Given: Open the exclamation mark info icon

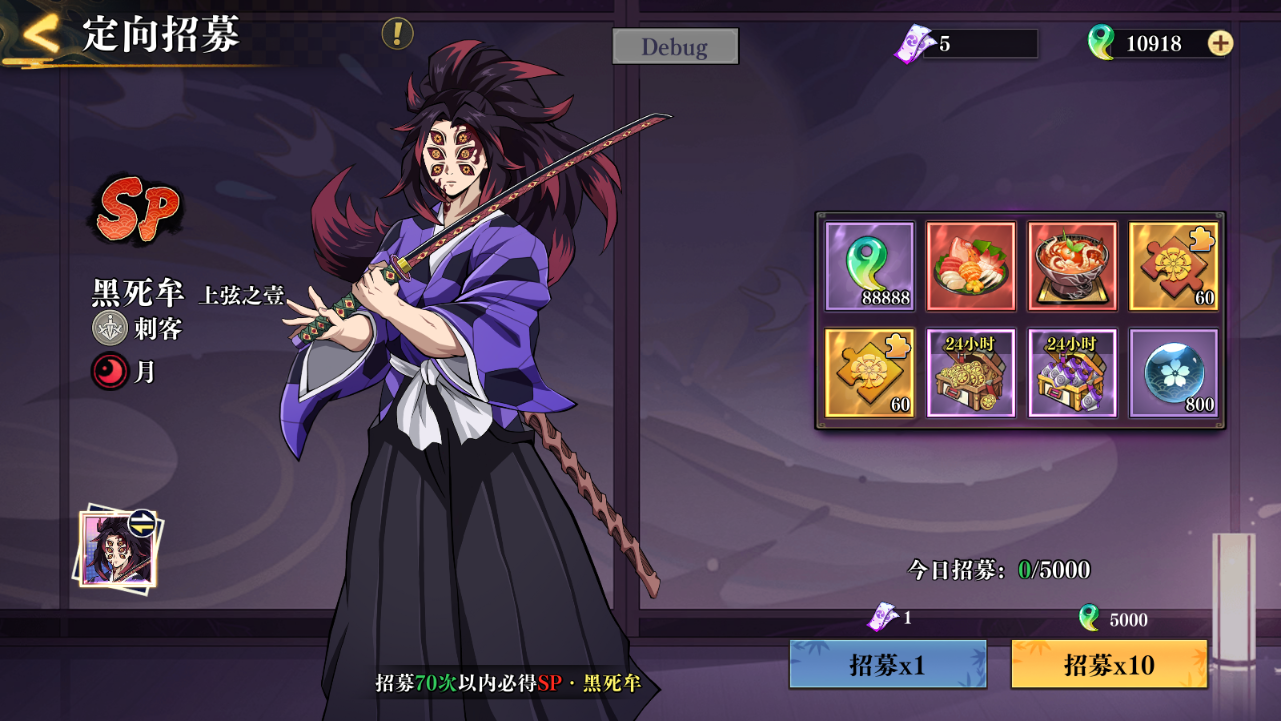Looking at the screenshot, I should 397,34.
